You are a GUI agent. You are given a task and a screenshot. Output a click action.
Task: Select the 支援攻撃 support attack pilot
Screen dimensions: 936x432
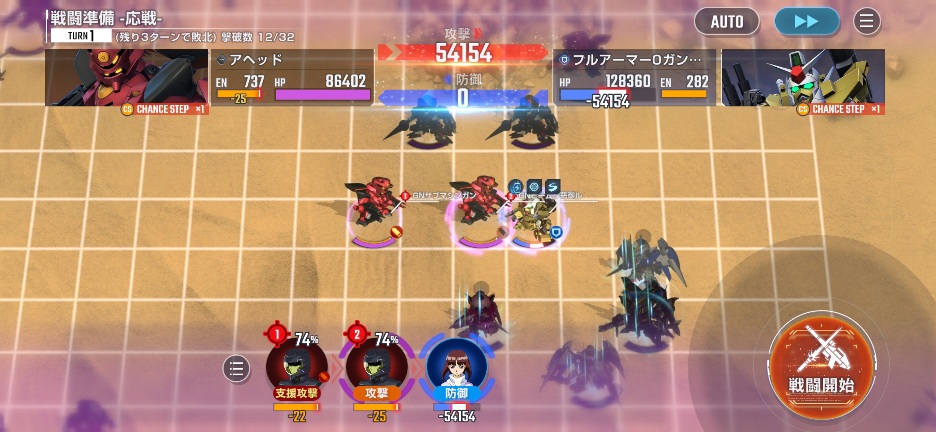coord(296,366)
